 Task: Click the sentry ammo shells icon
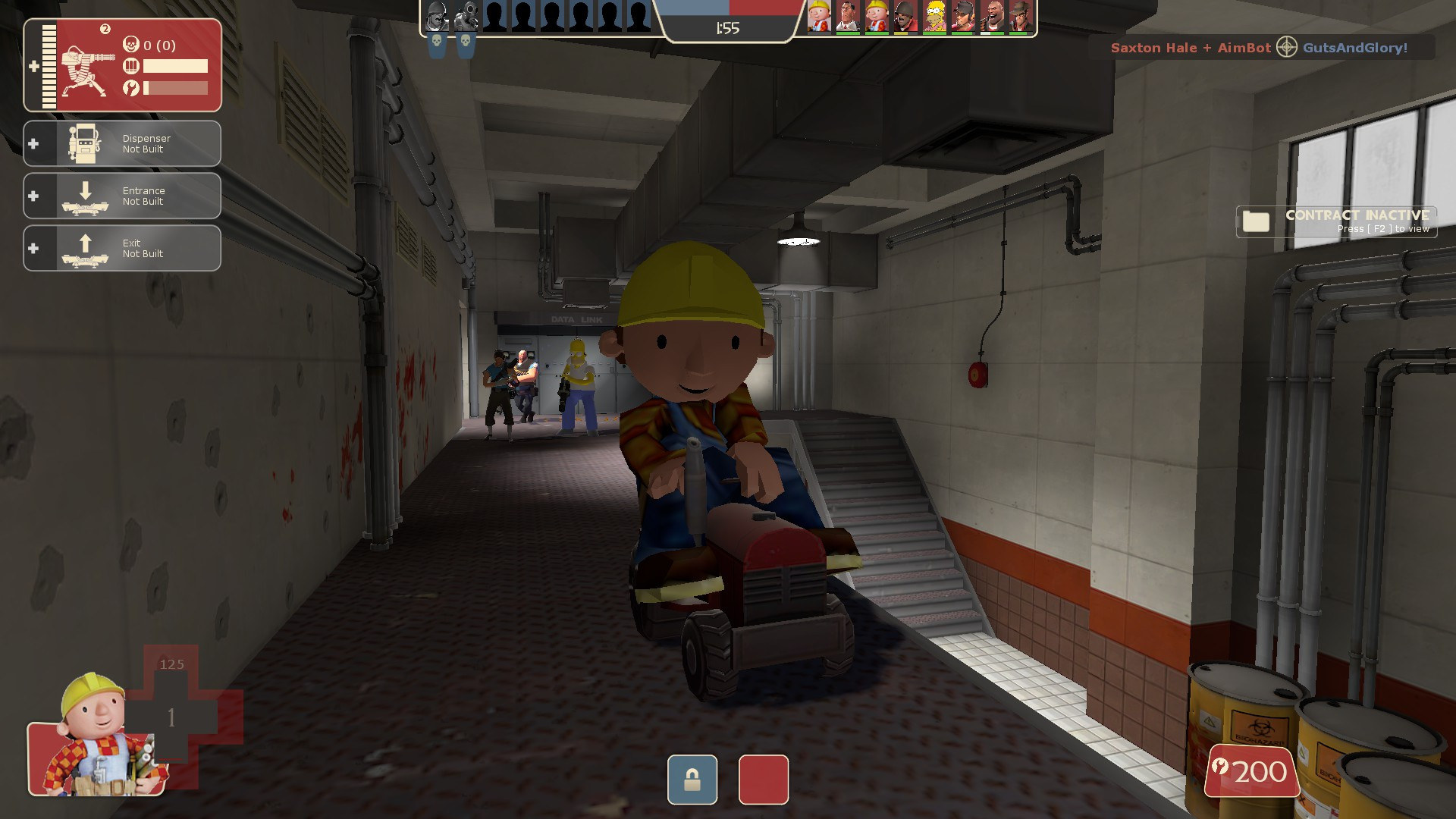pos(130,66)
